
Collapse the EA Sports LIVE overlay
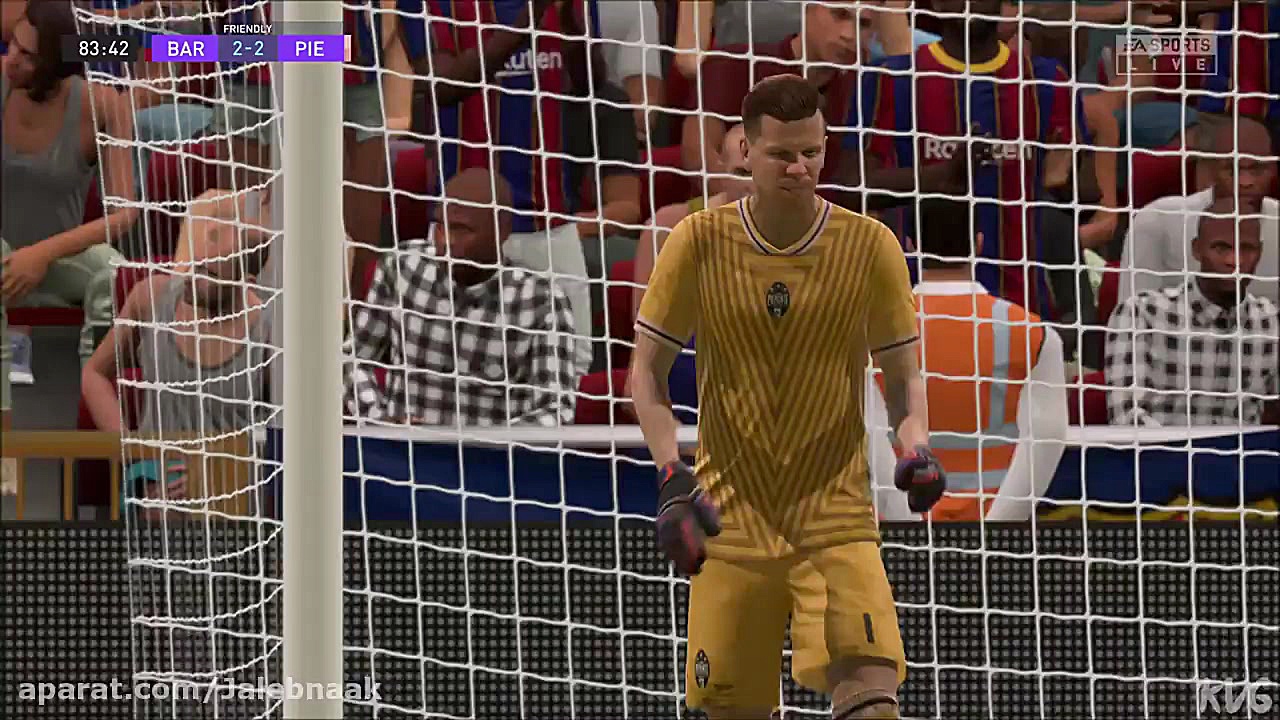point(1164,52)
